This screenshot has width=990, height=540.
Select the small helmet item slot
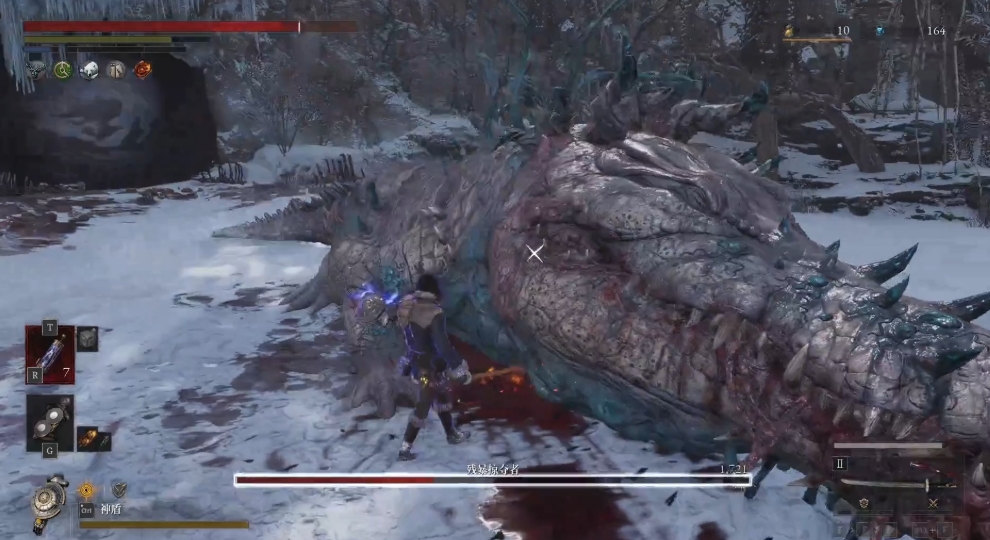pyautogui.click(x=88, y=339)
